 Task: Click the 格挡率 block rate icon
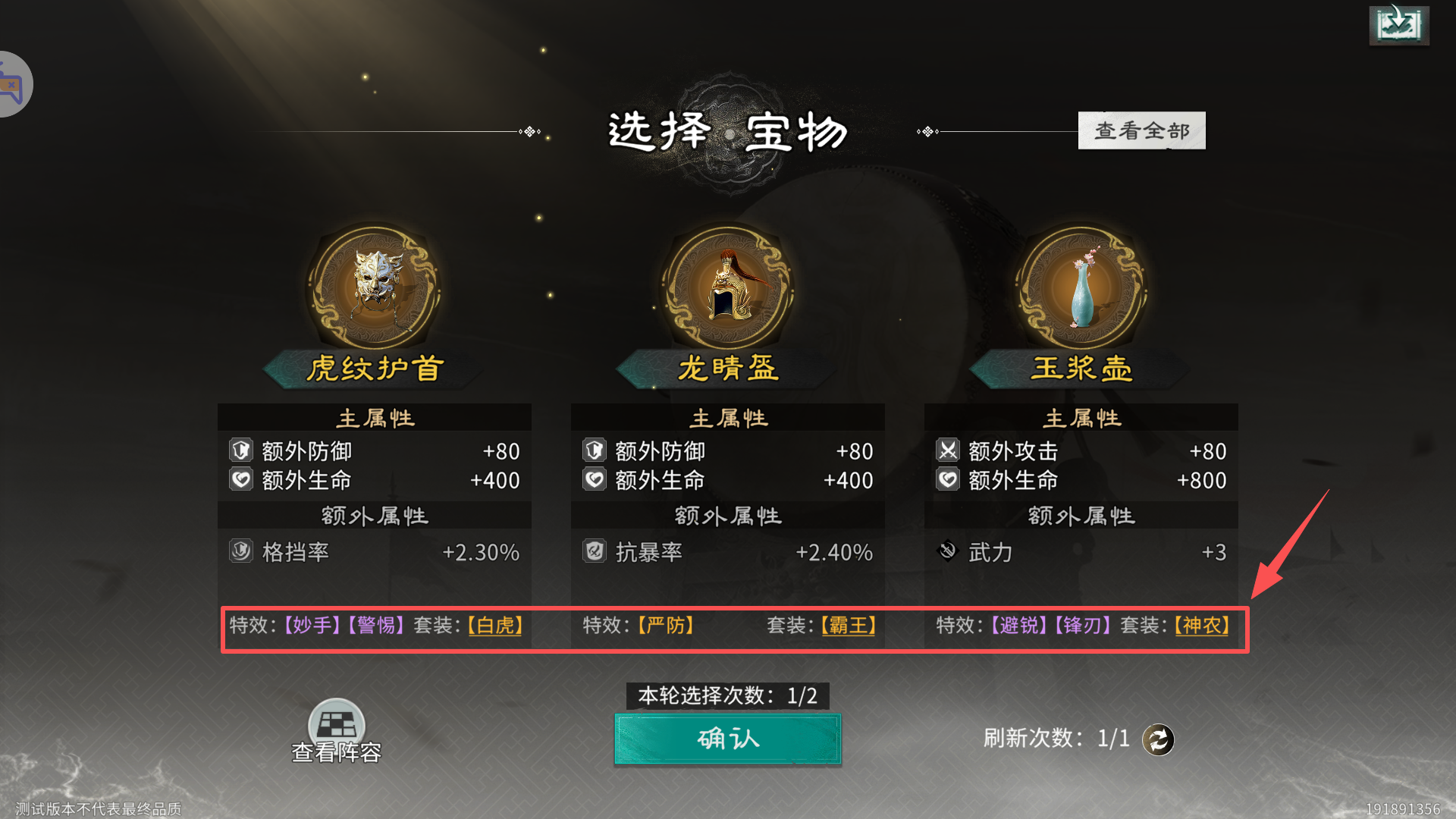point(241,552)
